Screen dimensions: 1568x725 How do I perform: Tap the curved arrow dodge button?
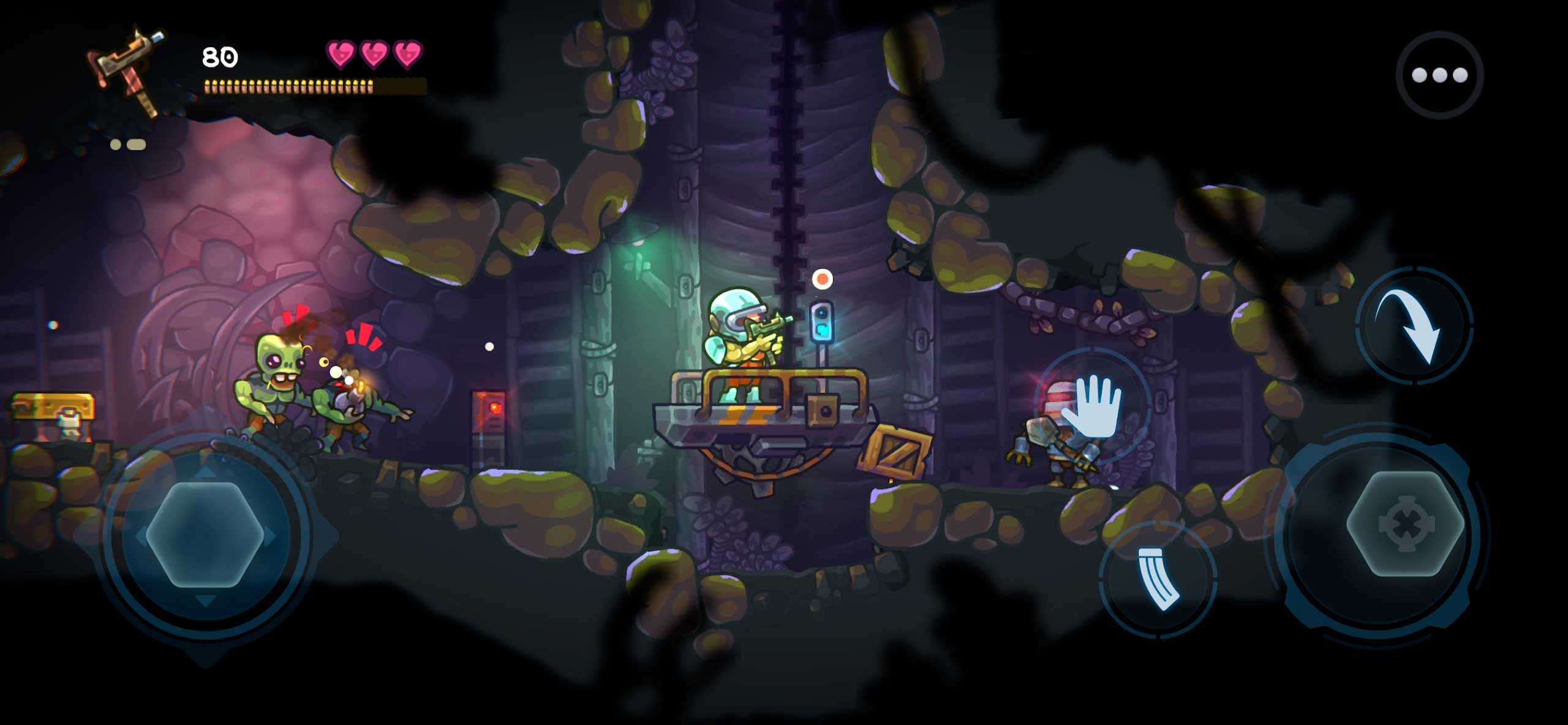point(1414,325)
